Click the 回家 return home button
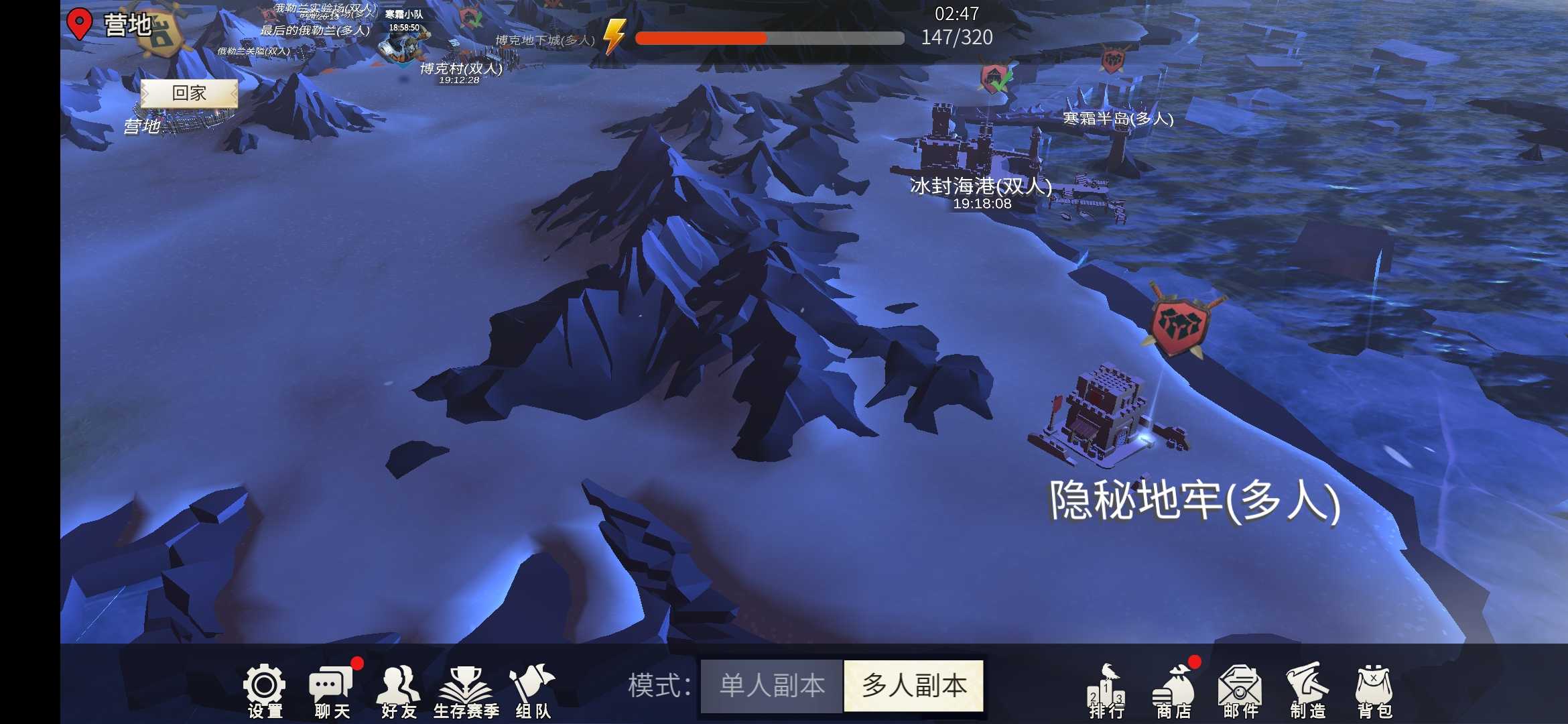 pyautogui.click(x=190, y=93)
